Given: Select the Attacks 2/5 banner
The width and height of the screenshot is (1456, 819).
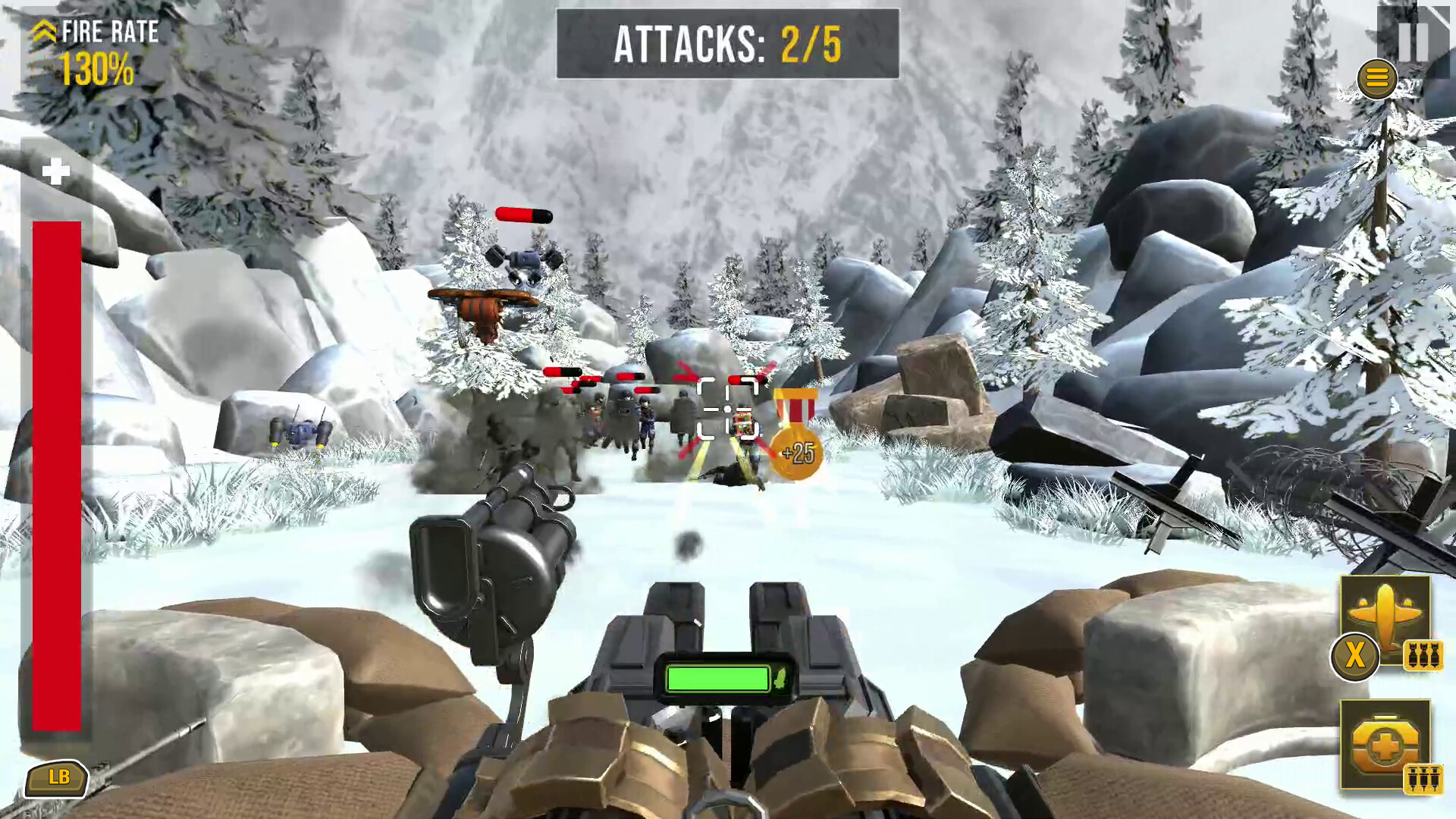Looking at the screenshot, I should (726, 43).
